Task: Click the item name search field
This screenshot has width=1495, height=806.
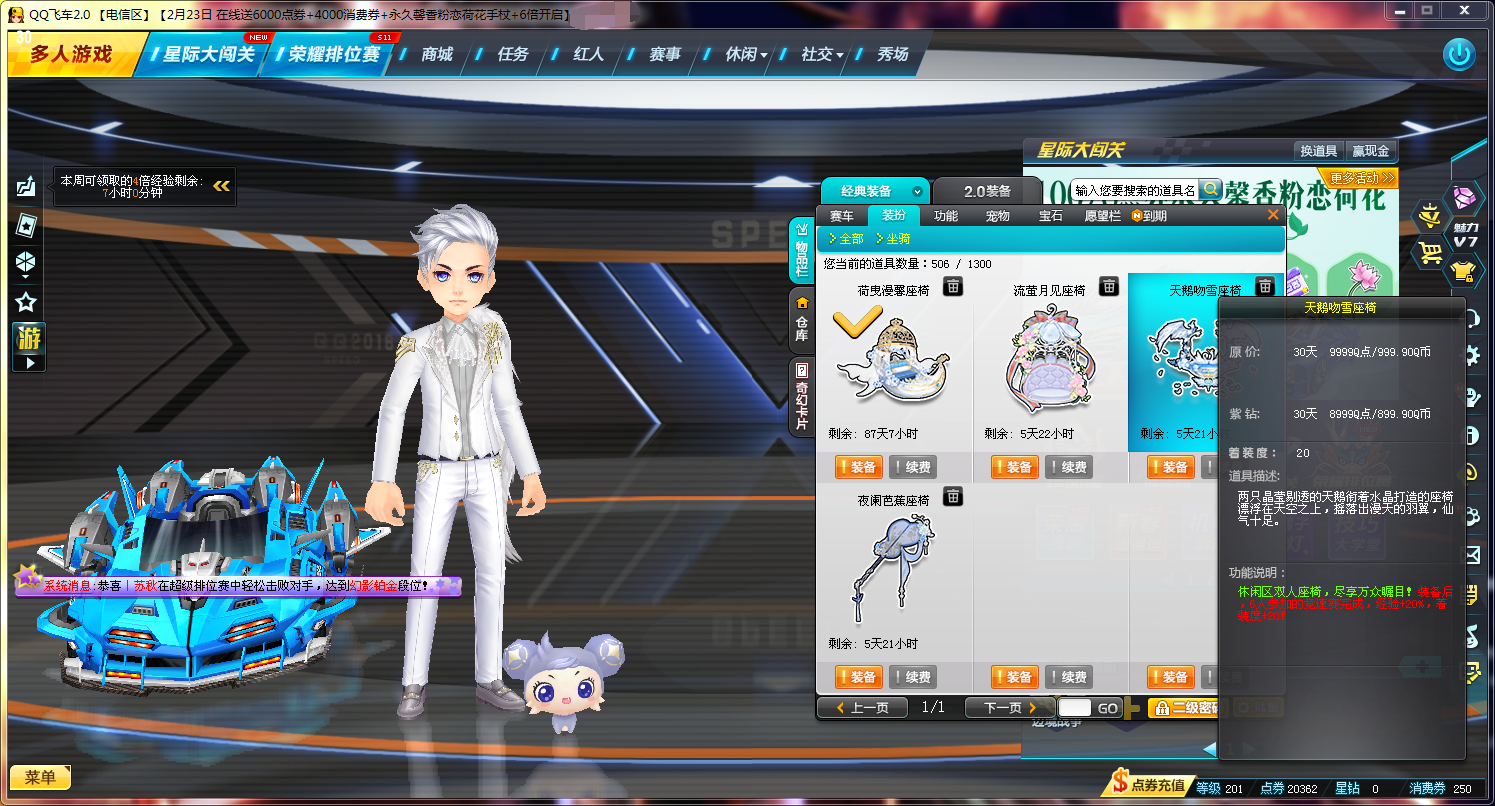Action: click(x=1134, y=190)
